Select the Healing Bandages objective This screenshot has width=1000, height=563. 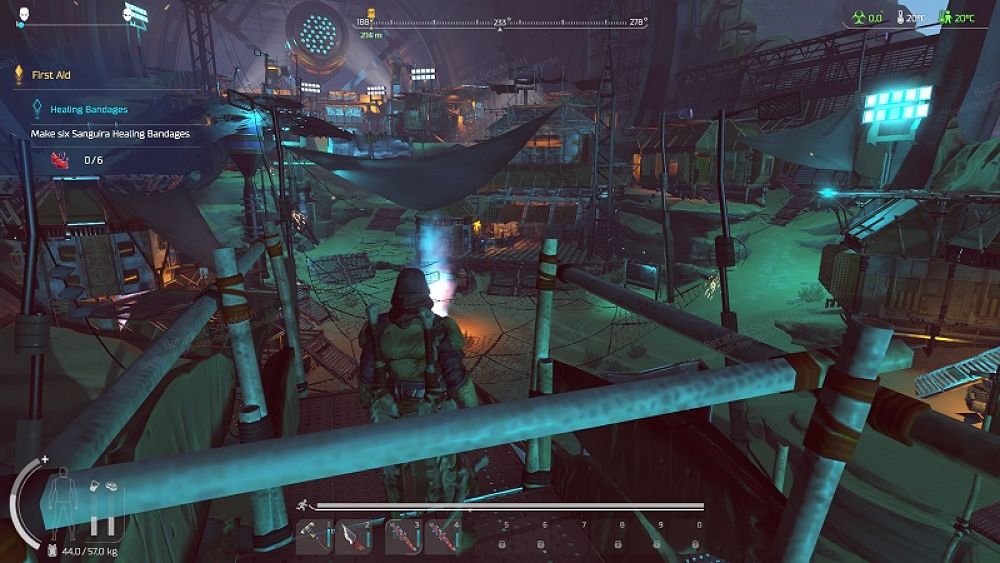(88, 109)
